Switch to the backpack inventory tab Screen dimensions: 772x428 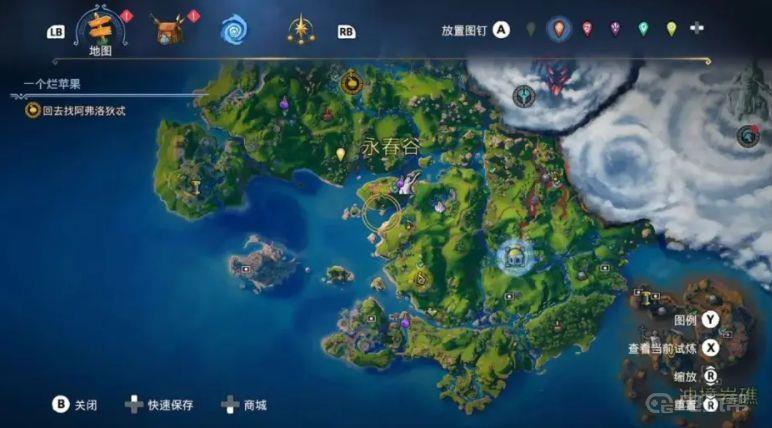click(x=170, y=28)
